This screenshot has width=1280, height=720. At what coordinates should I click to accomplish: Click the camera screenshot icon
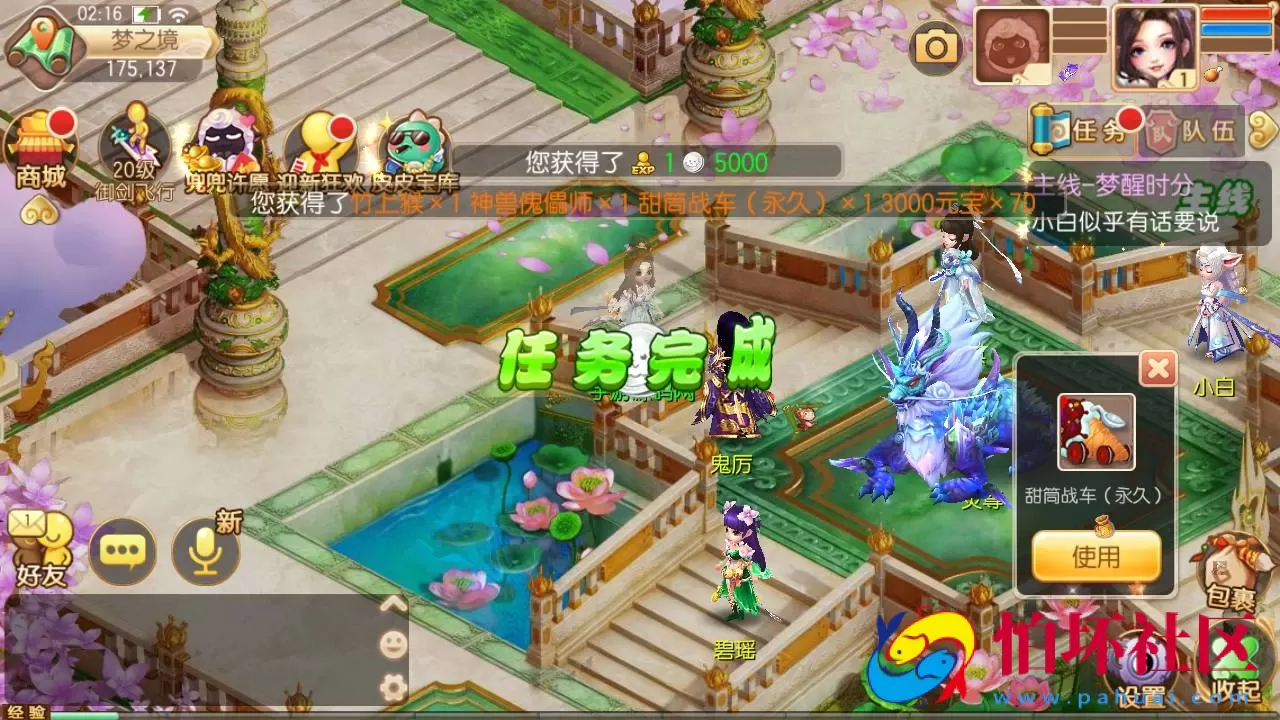[x=935, y=45]
